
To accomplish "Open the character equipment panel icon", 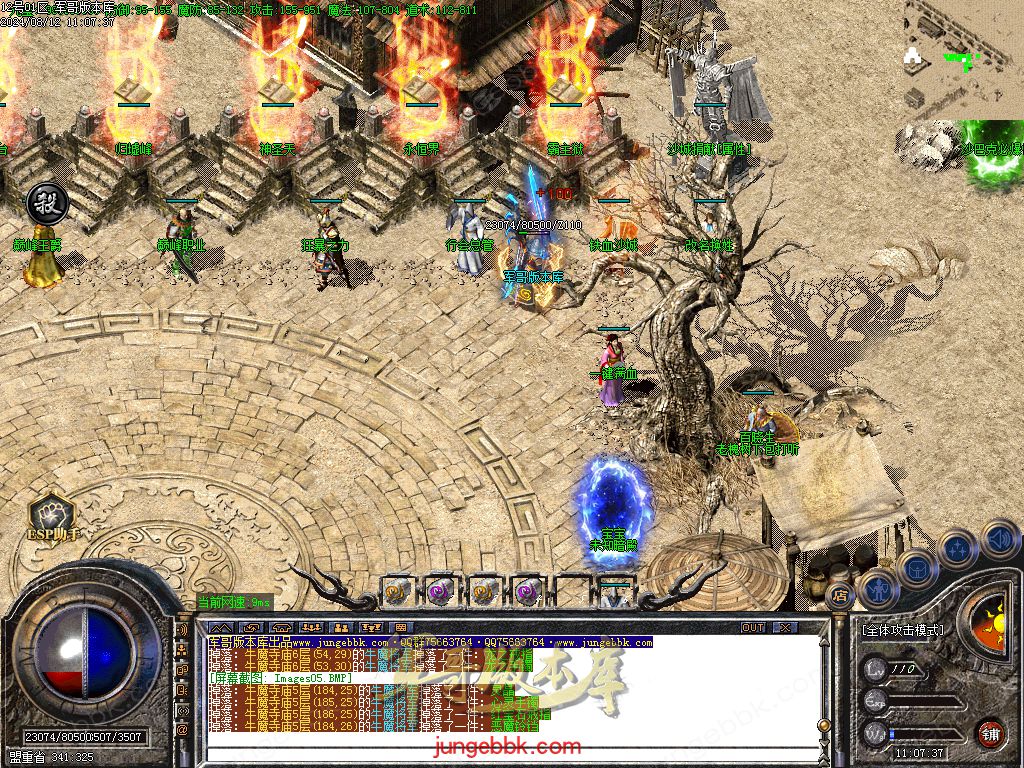I will [x=880, y=588].
